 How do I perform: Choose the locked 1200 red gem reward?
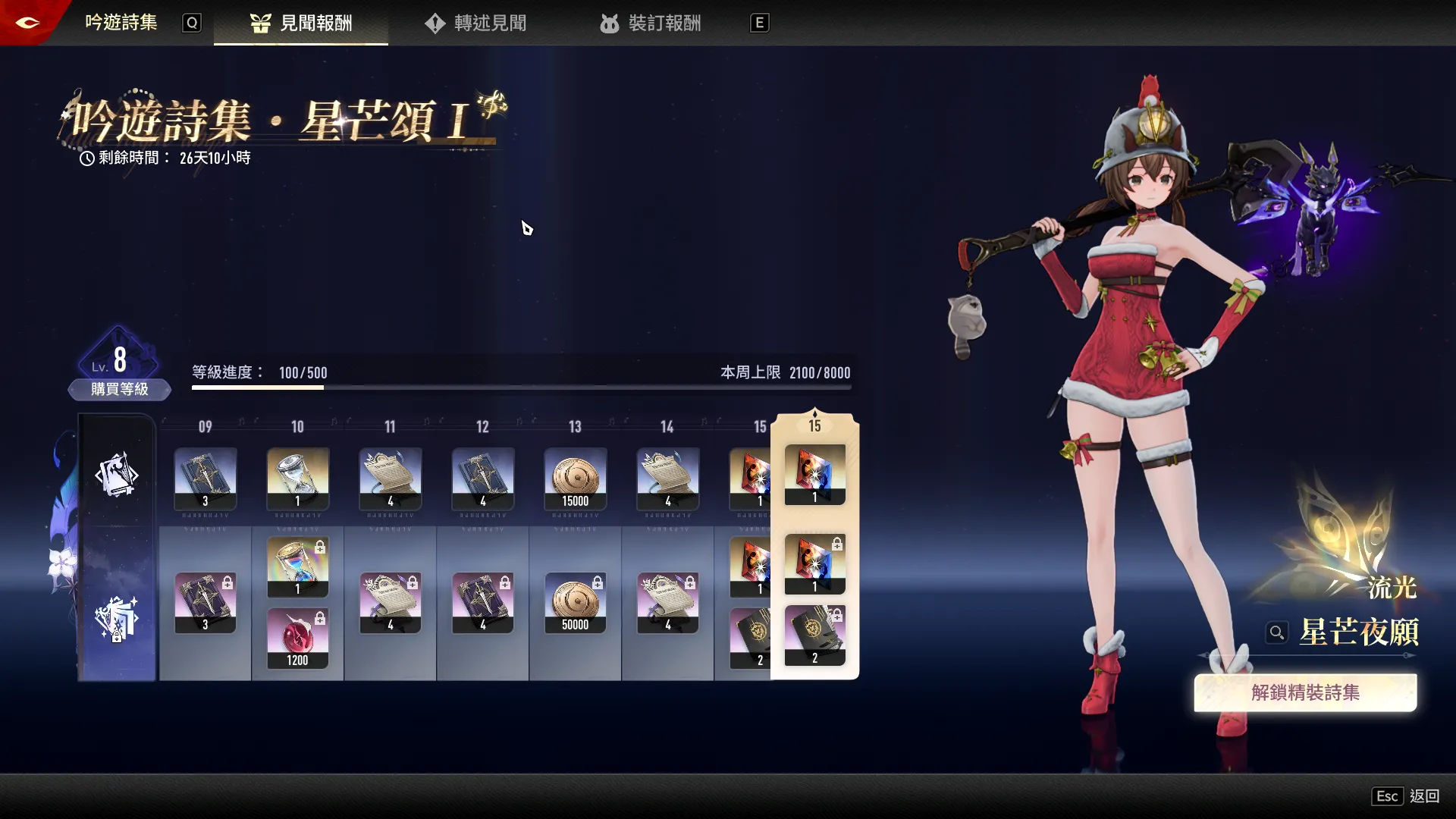point(297,639)
